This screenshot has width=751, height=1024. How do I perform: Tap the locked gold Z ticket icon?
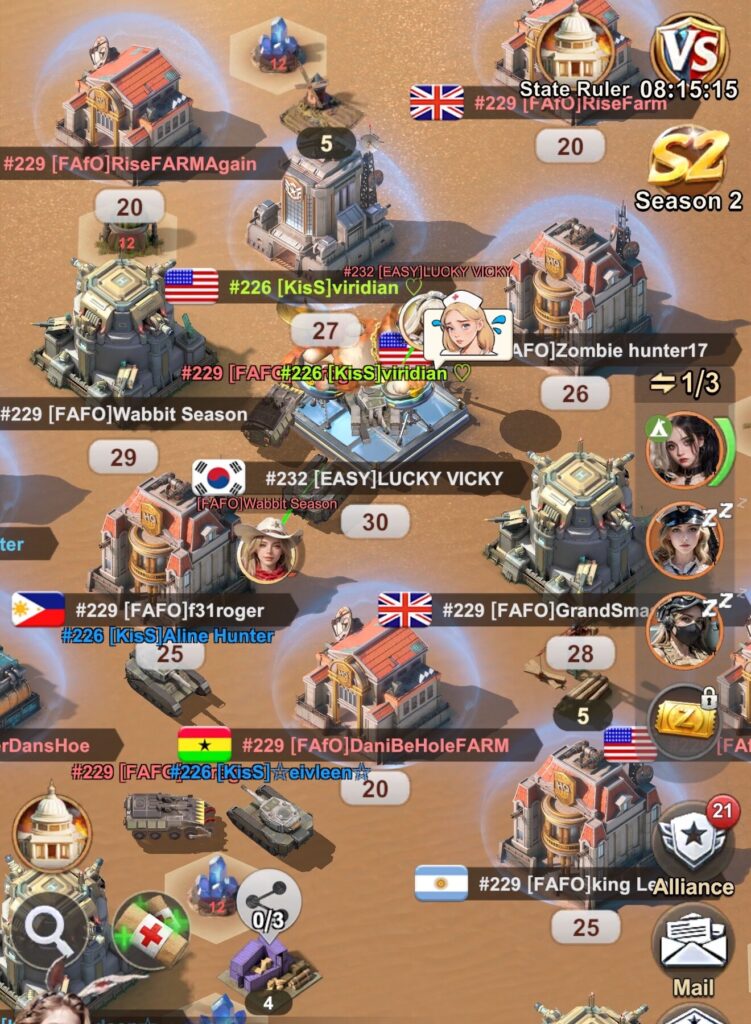pos(685,718)
